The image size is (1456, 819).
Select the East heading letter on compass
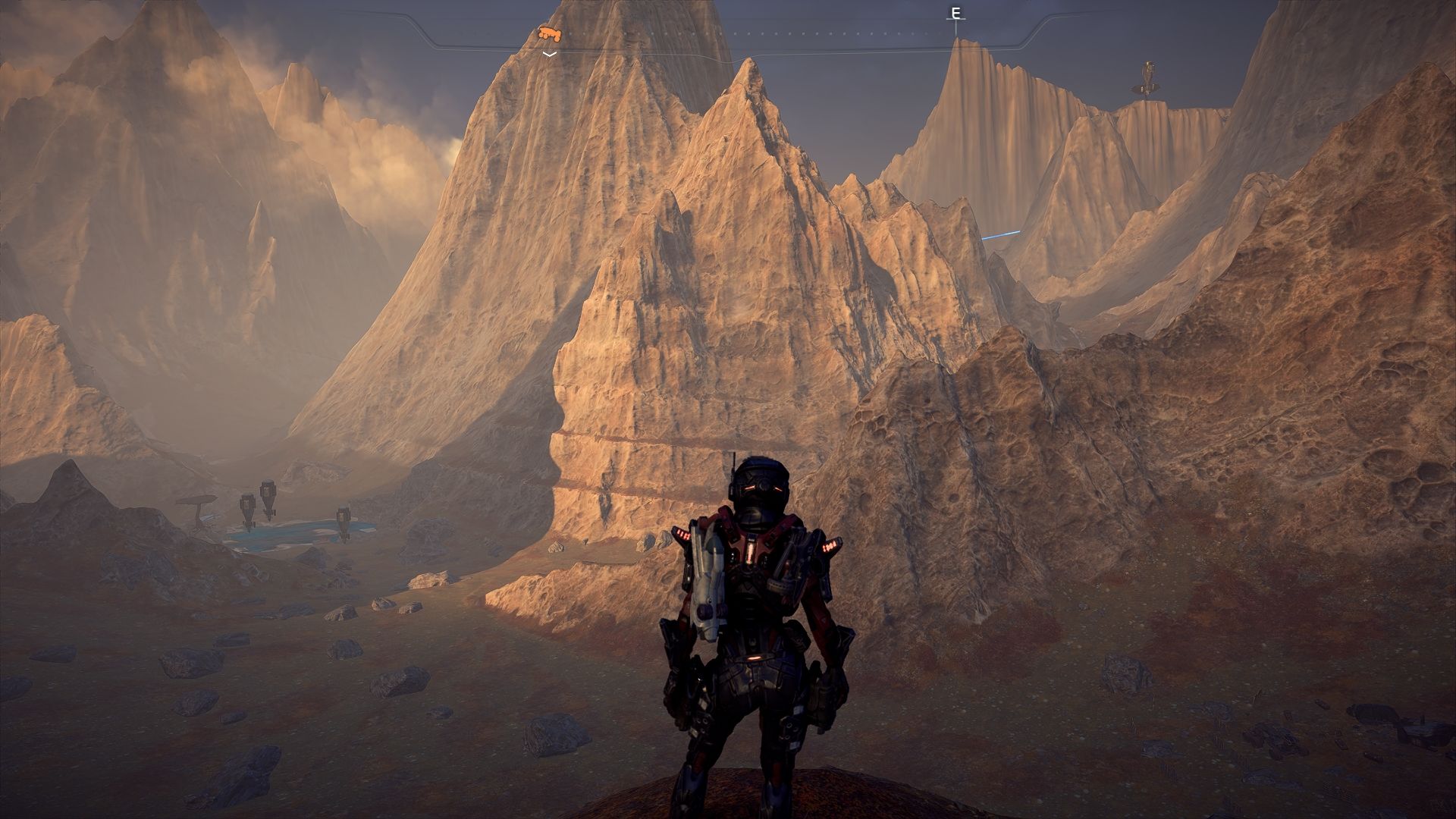pyautogui.click(x=955, y=14)
